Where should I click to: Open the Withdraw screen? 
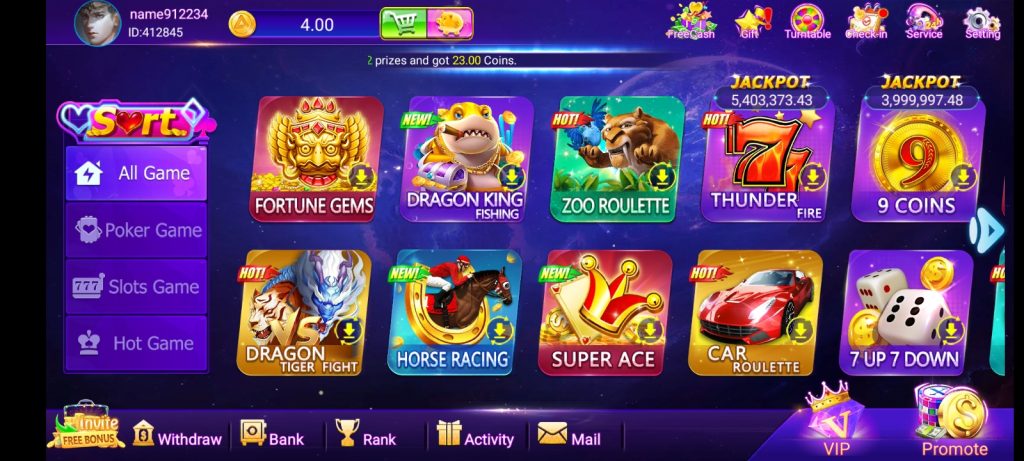click(178, 437)
